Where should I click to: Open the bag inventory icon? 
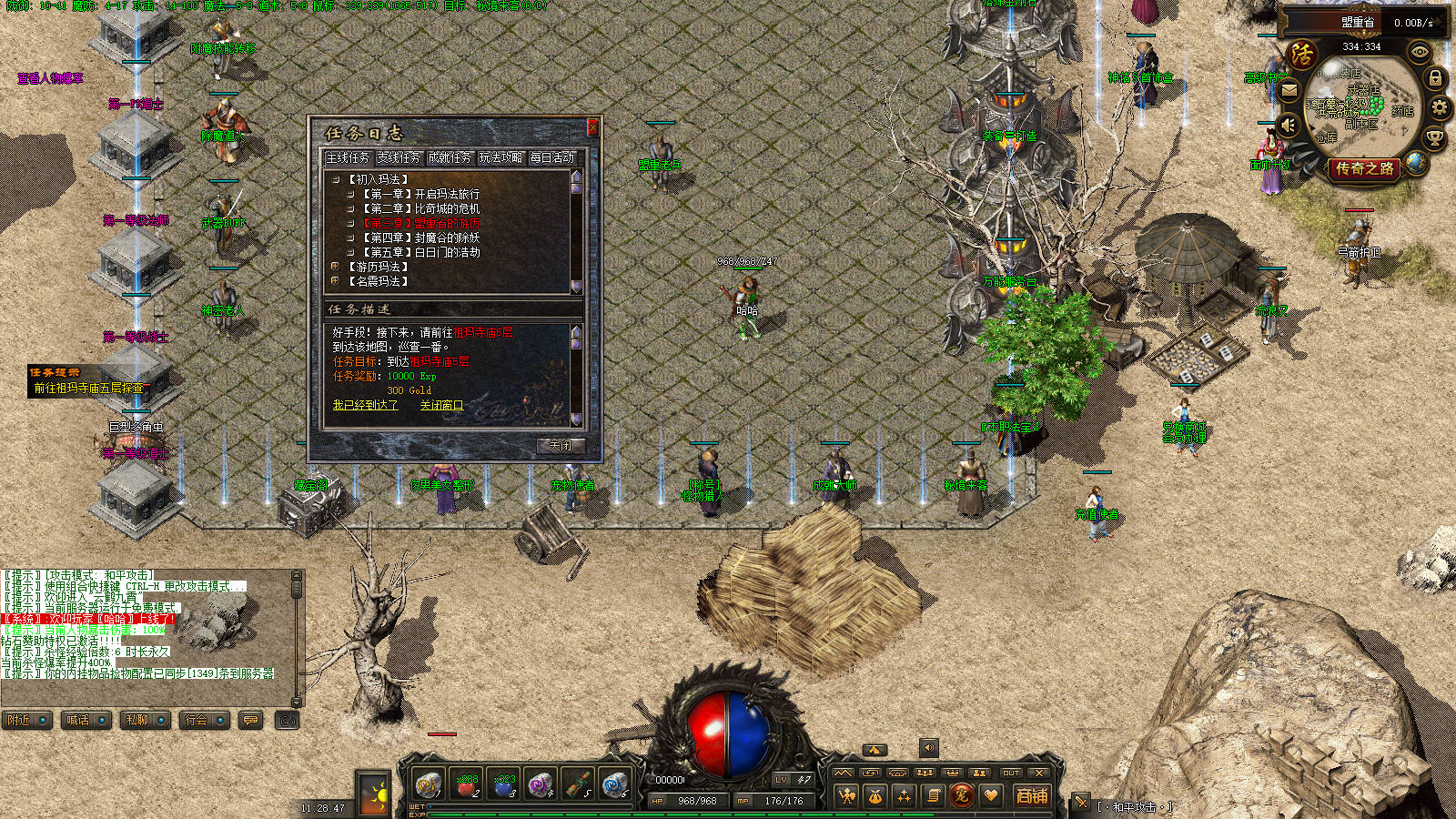coord(875,796)
